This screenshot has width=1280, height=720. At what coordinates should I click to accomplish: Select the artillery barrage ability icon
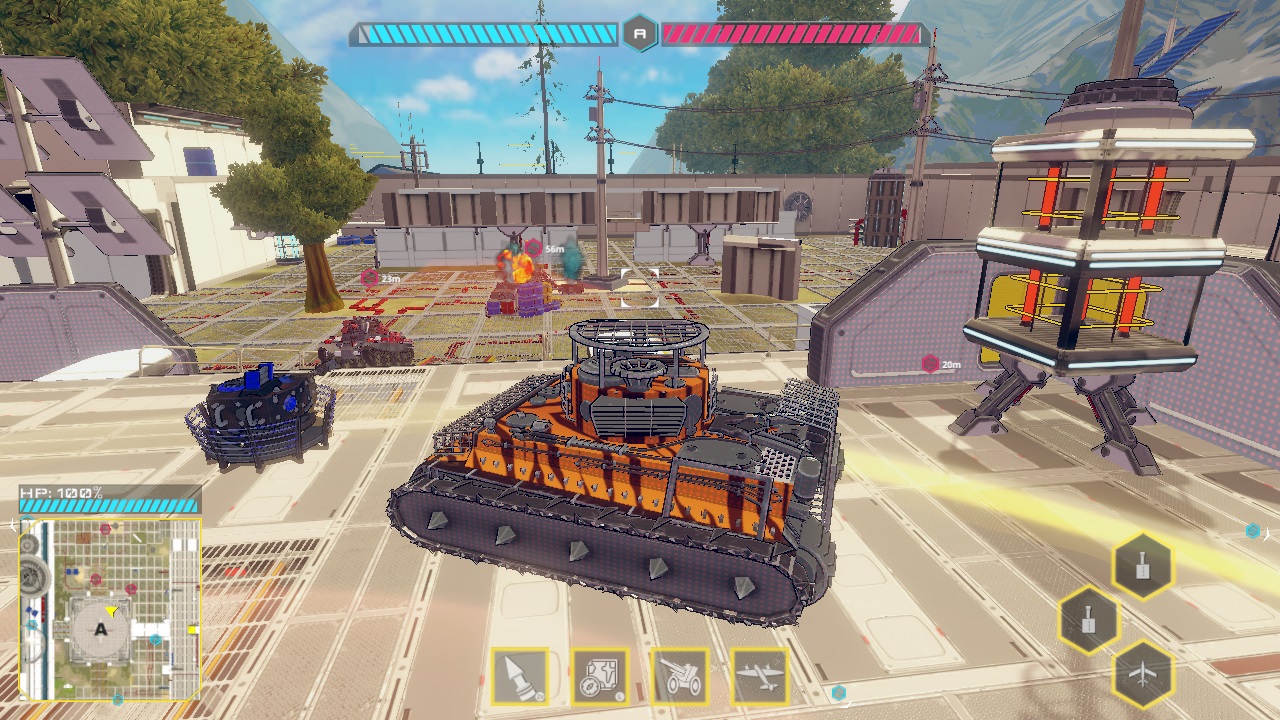click(680, 677)
